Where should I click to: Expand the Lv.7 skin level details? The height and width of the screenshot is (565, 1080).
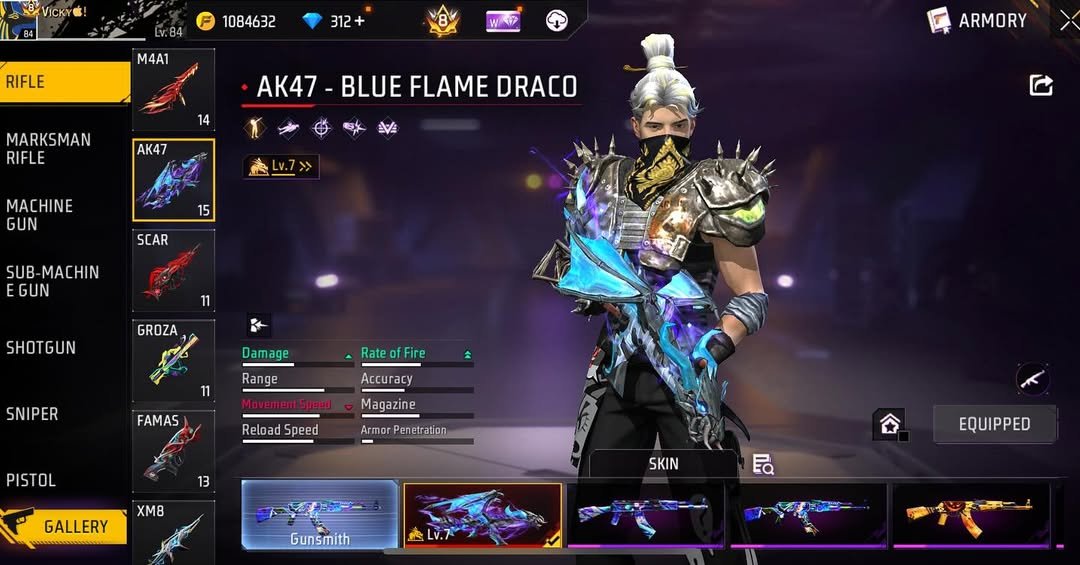281,166
